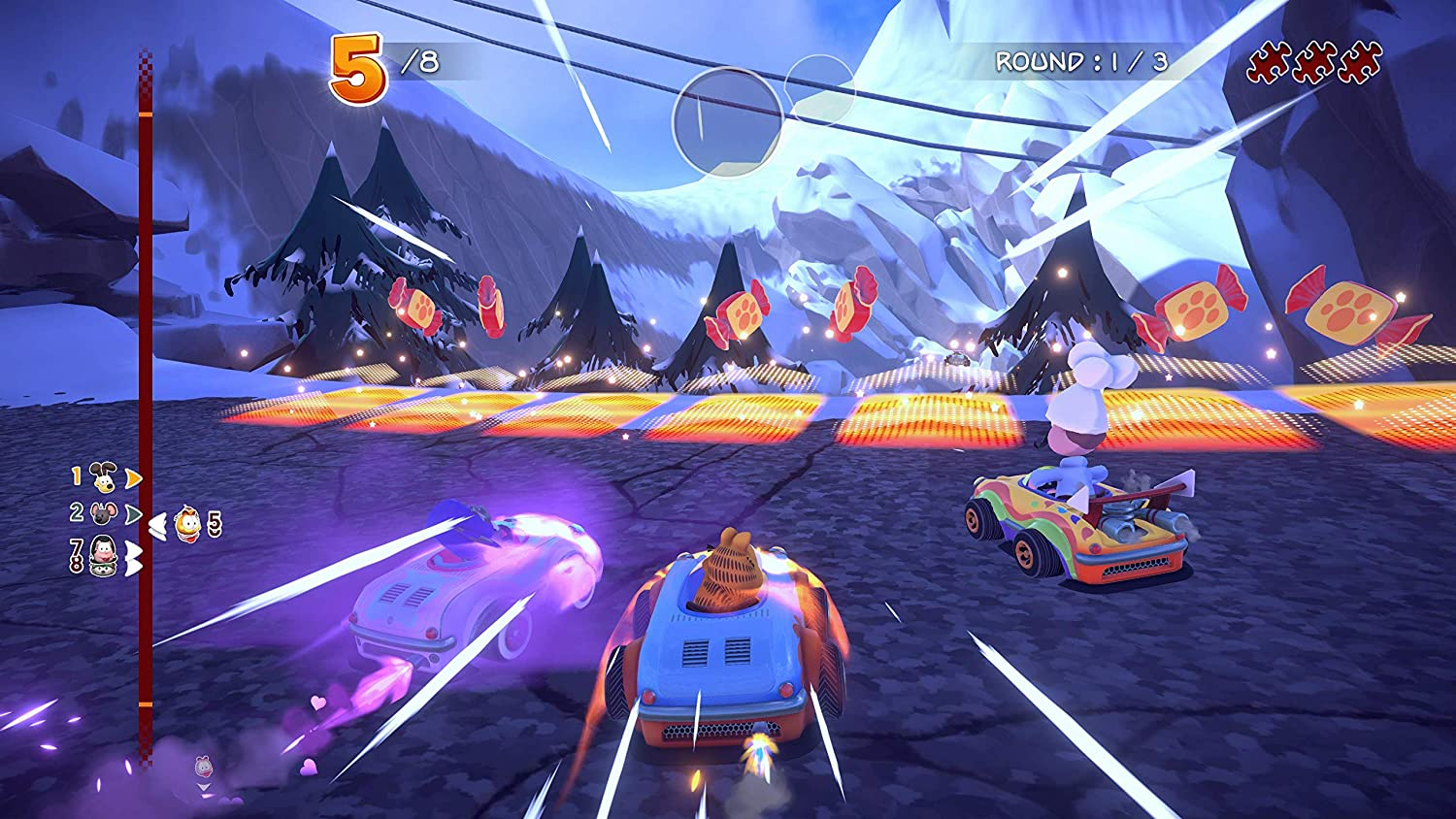Click the ROUND : 1/3 indicator
1456x819 pixels.
pos(1084,61)
